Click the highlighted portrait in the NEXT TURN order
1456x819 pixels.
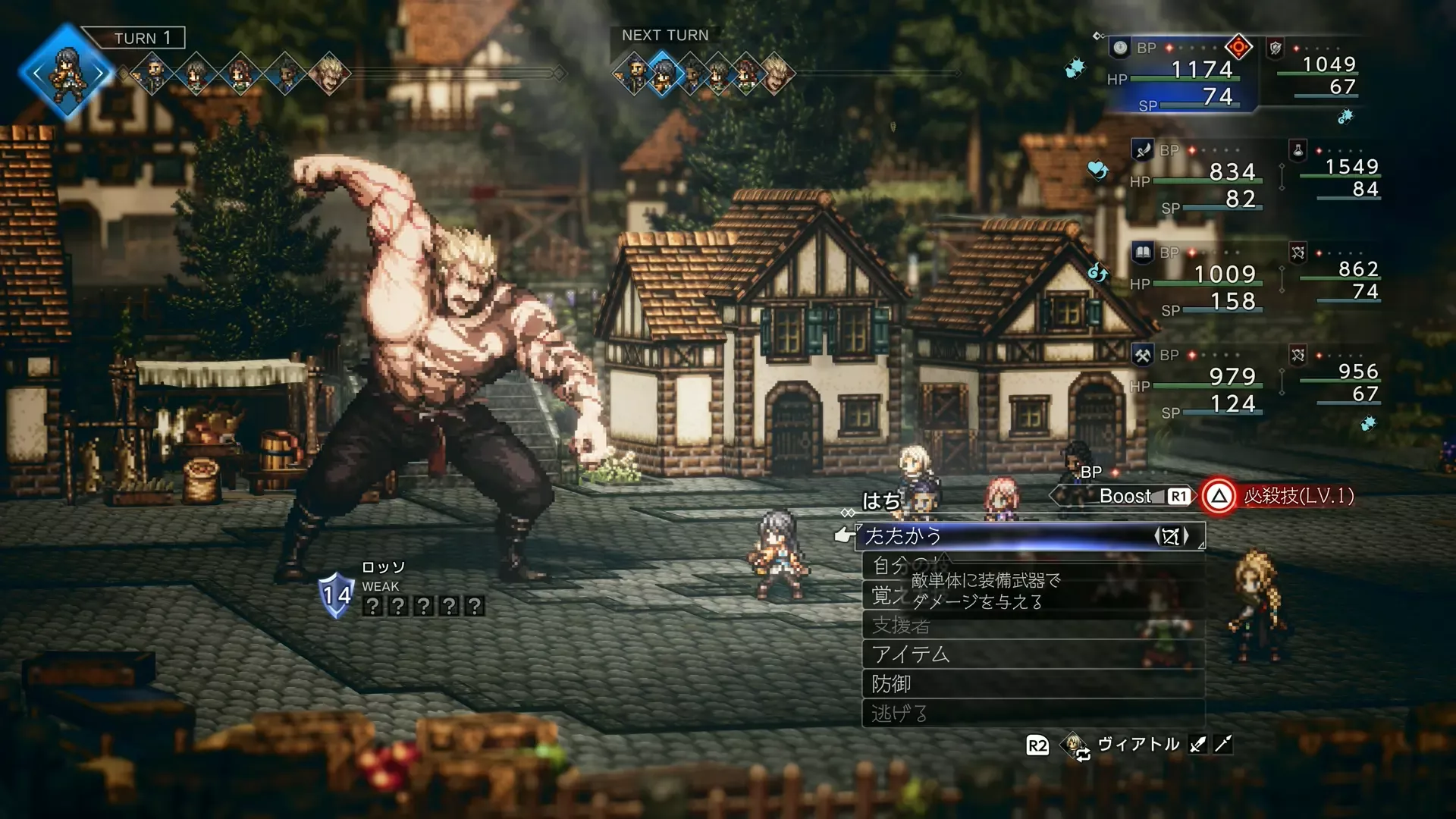pos(664,74)
